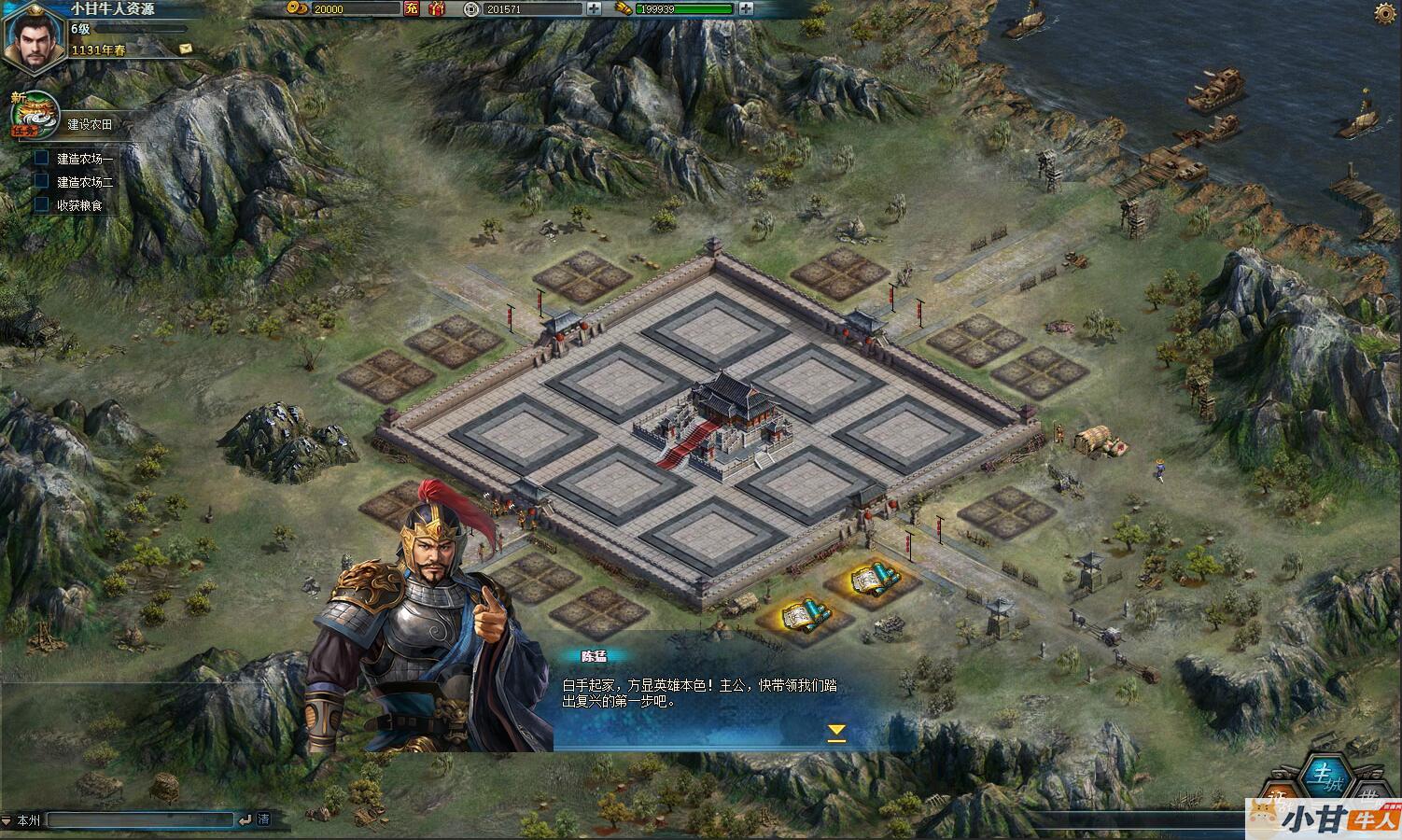The width and height of the screenshot is (1402, 840).
Task: Focus the chat input box
Action: click(140, 820)
